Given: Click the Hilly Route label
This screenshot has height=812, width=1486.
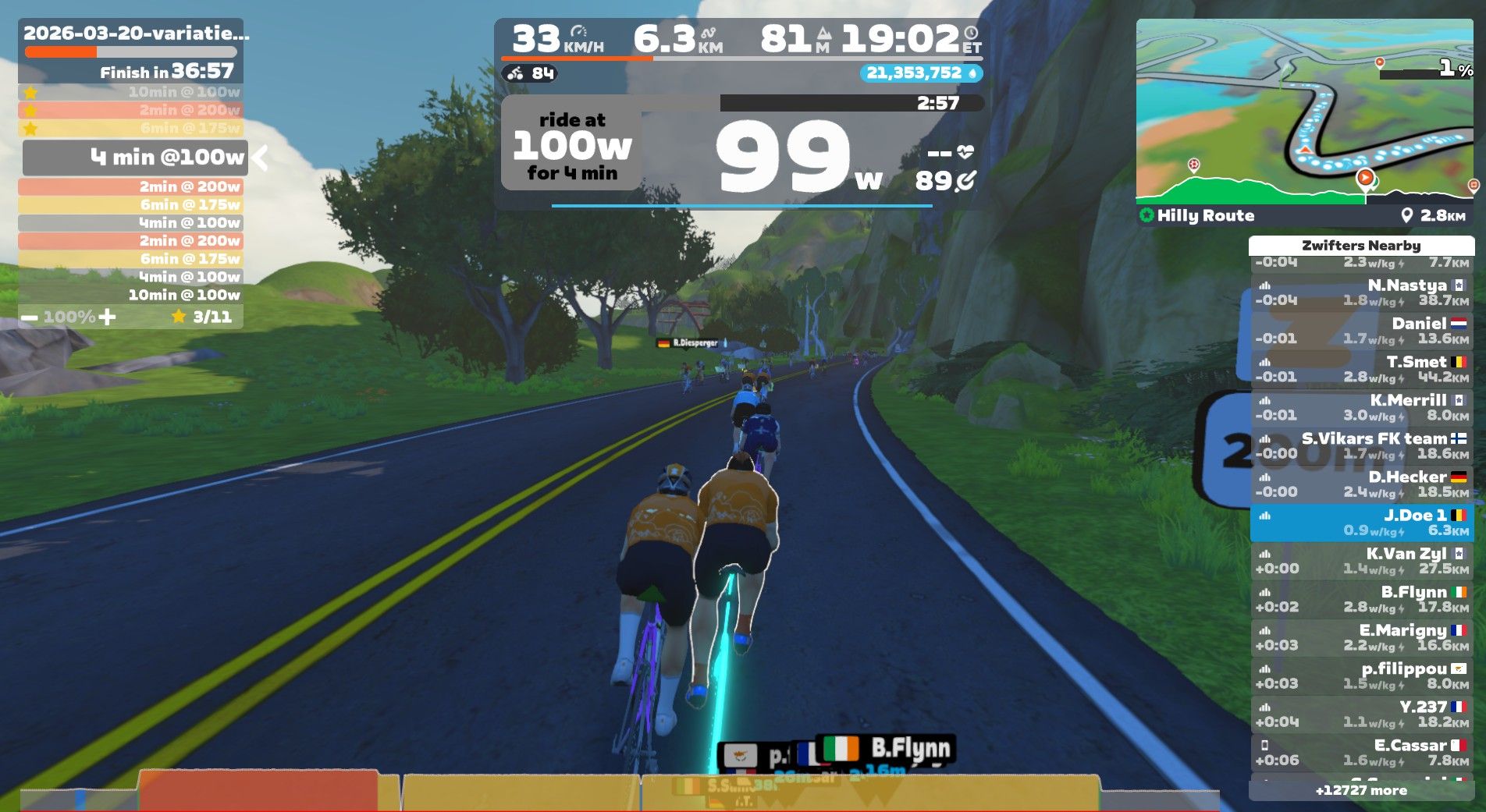Looking at the screenshot, I should [x=1205, y=216].
